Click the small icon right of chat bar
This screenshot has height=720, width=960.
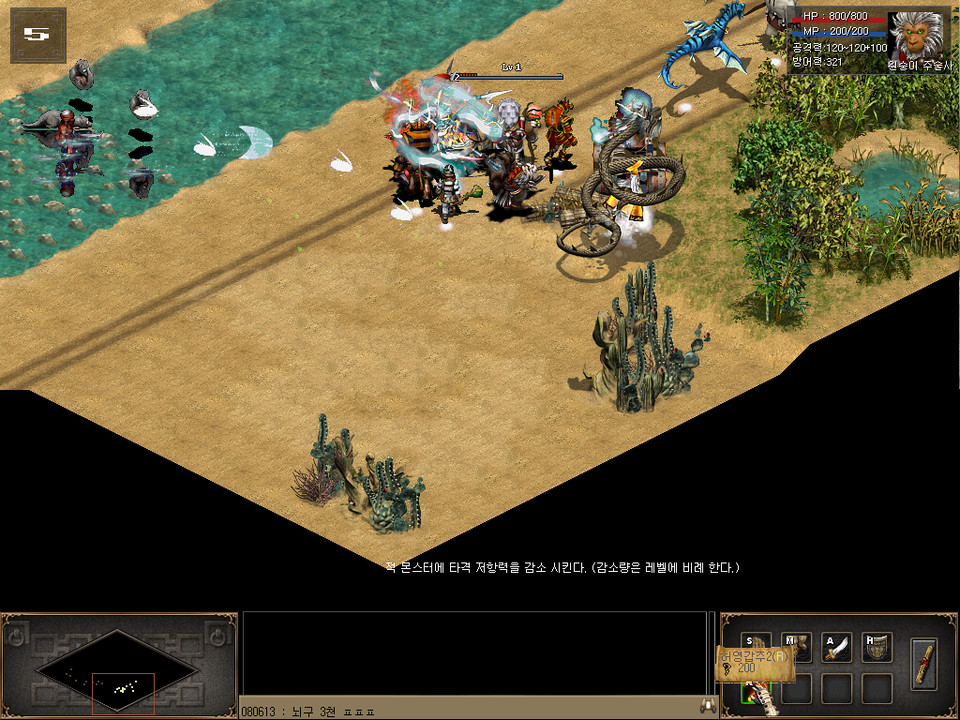coord(709,707)
